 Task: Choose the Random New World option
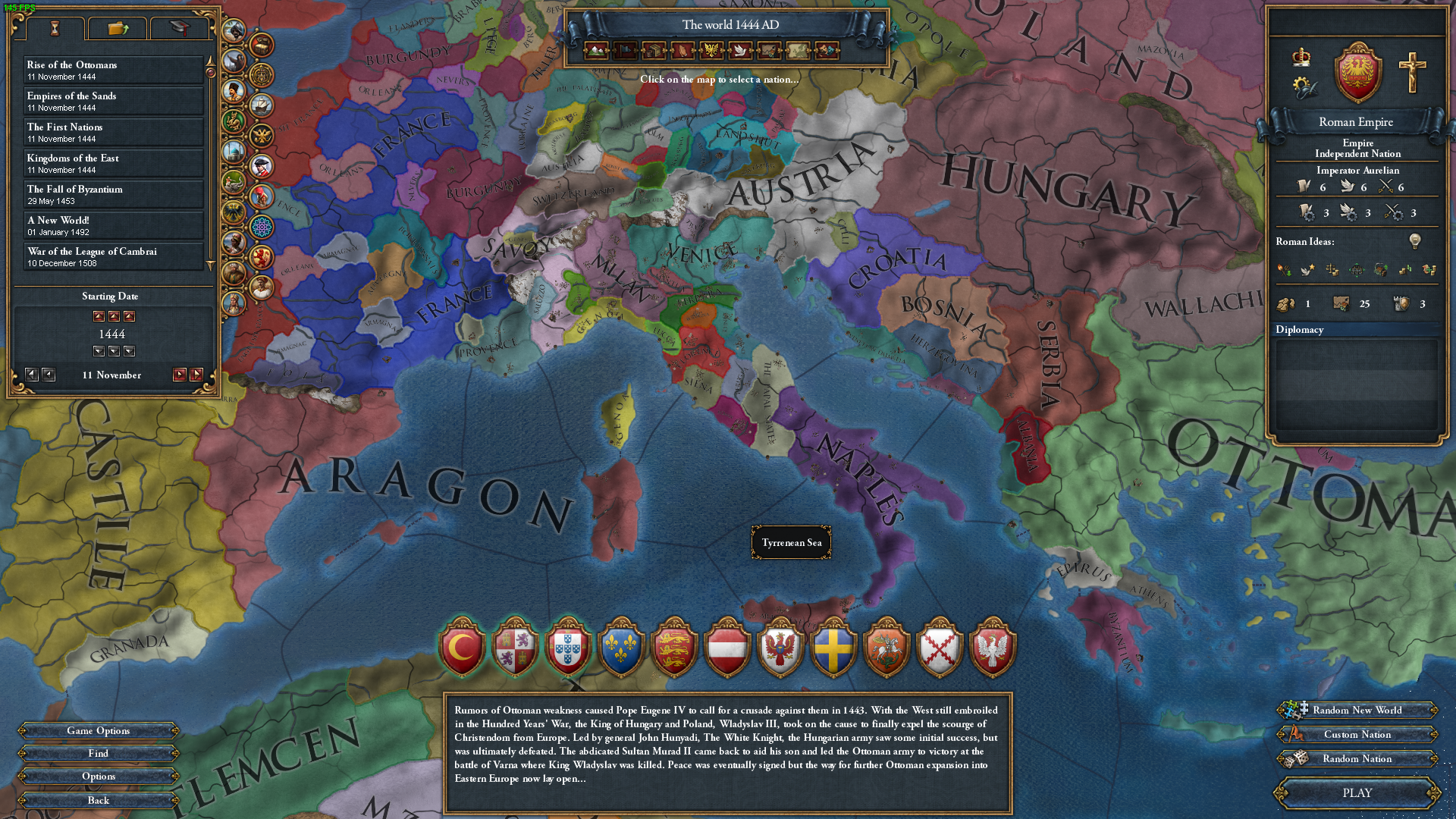pos(1357,711)
